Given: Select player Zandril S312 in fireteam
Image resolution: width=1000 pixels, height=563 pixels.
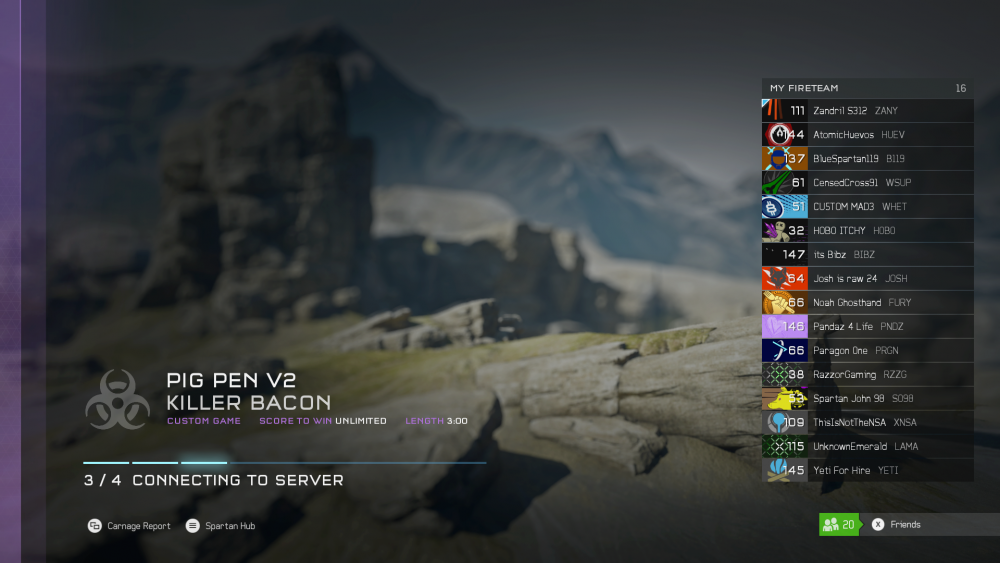Looking at the screenshot, I should click(866, 111).
